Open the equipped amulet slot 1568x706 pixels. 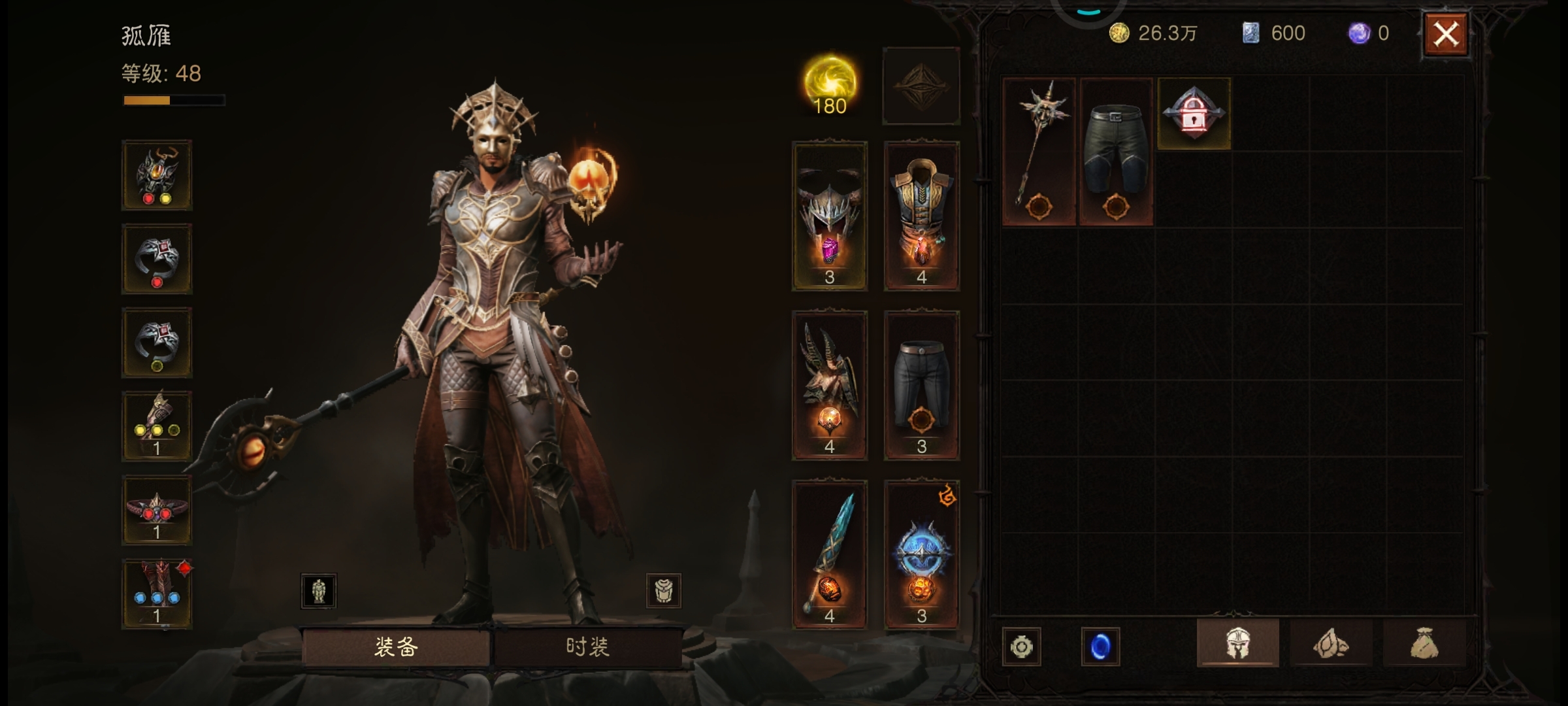coord(157,175)
